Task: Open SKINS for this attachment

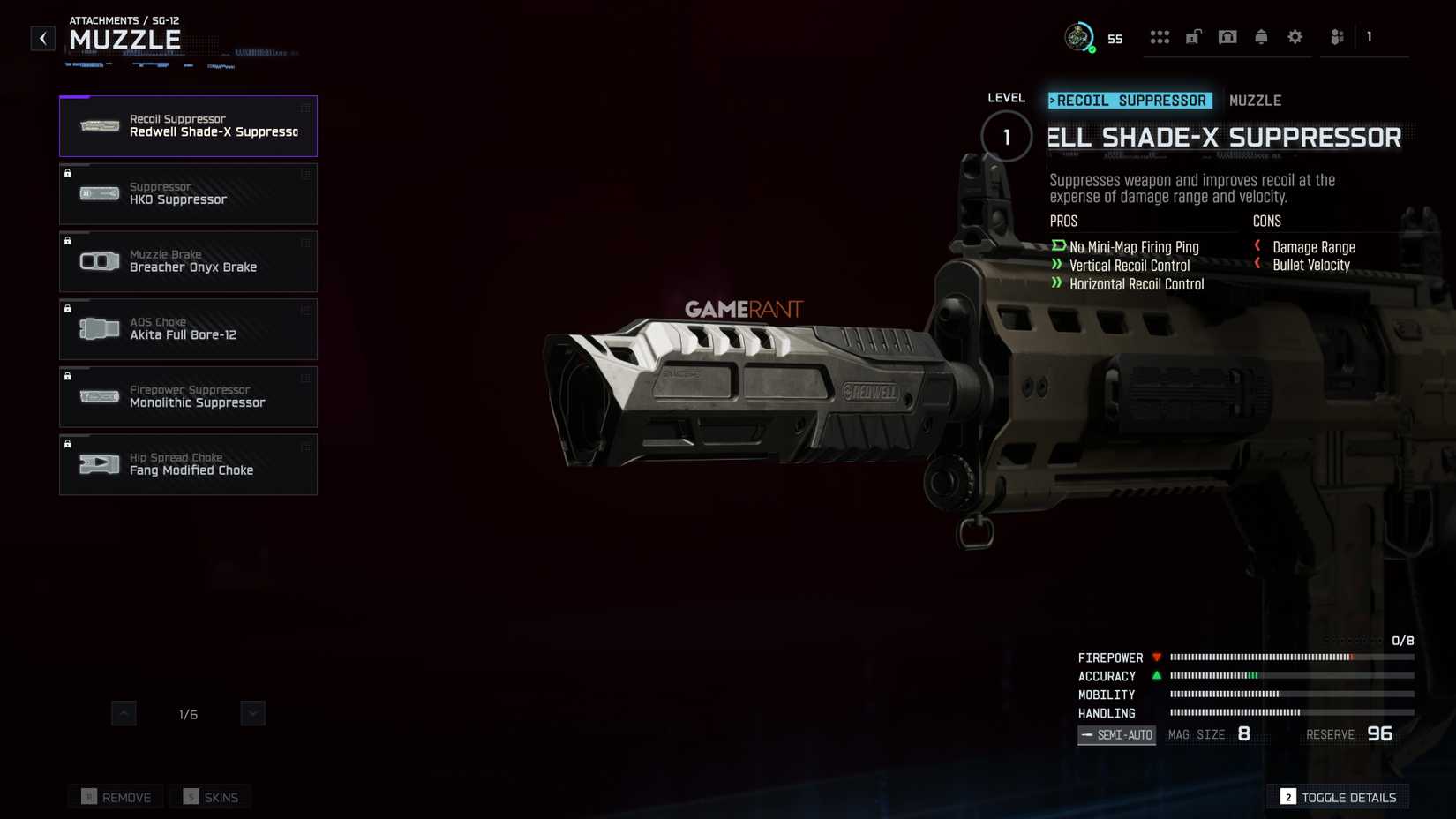Action: [x=210, y=796]
